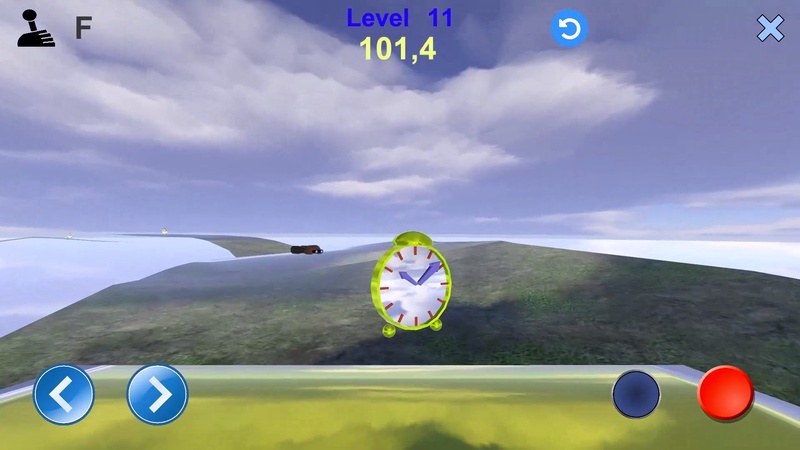Tap the red round pedal button
This screenshot has width=800, height=450.
[725, 393]
